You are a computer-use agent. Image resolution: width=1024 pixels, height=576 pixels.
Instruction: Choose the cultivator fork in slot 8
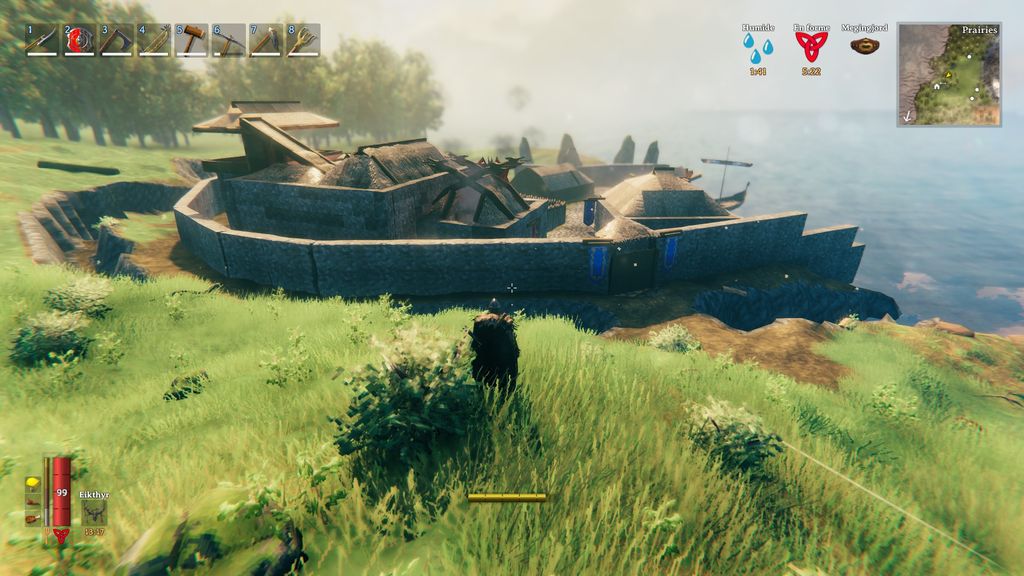[303, 40]
